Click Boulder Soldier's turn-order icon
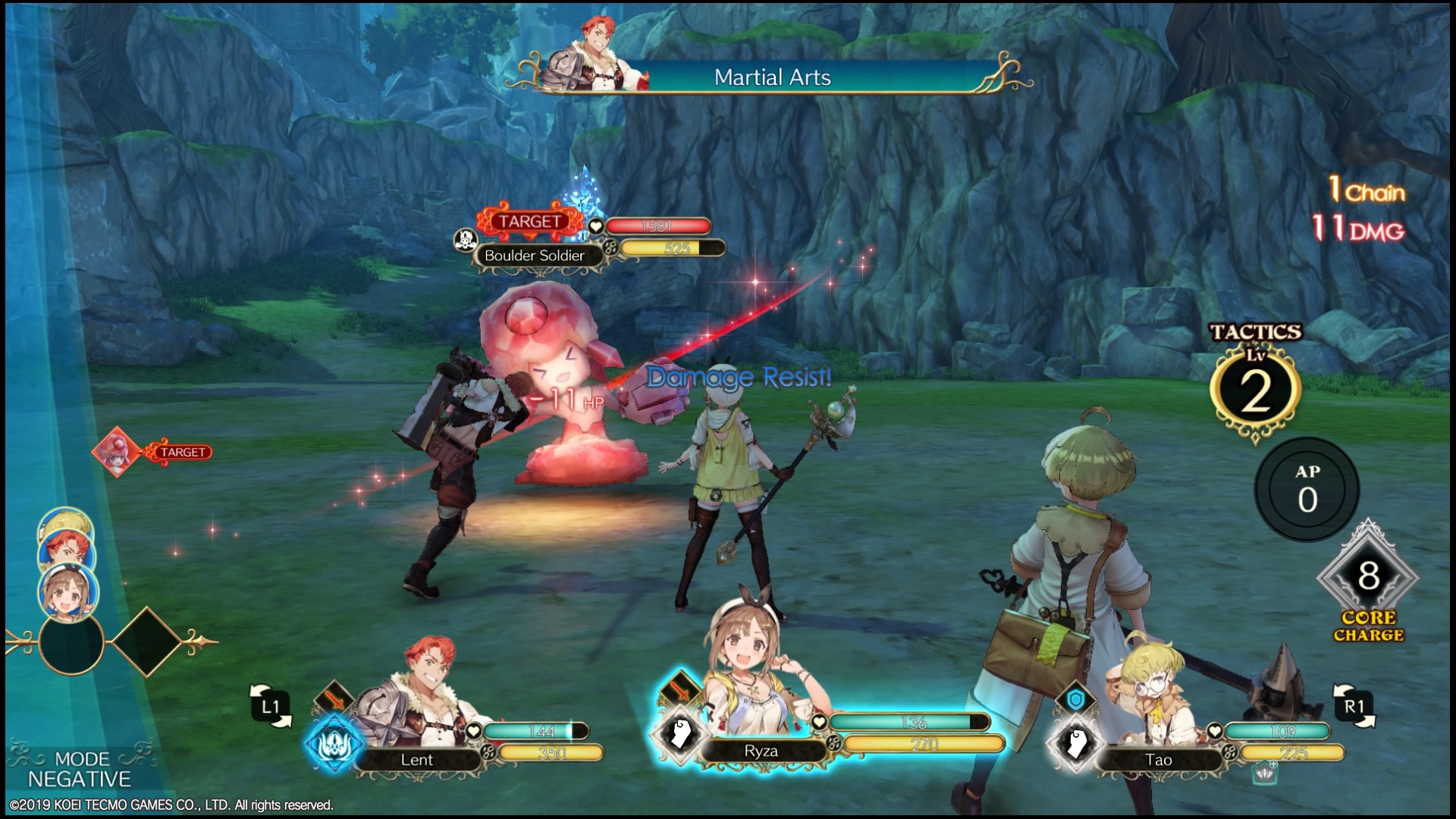 point(115,452)
